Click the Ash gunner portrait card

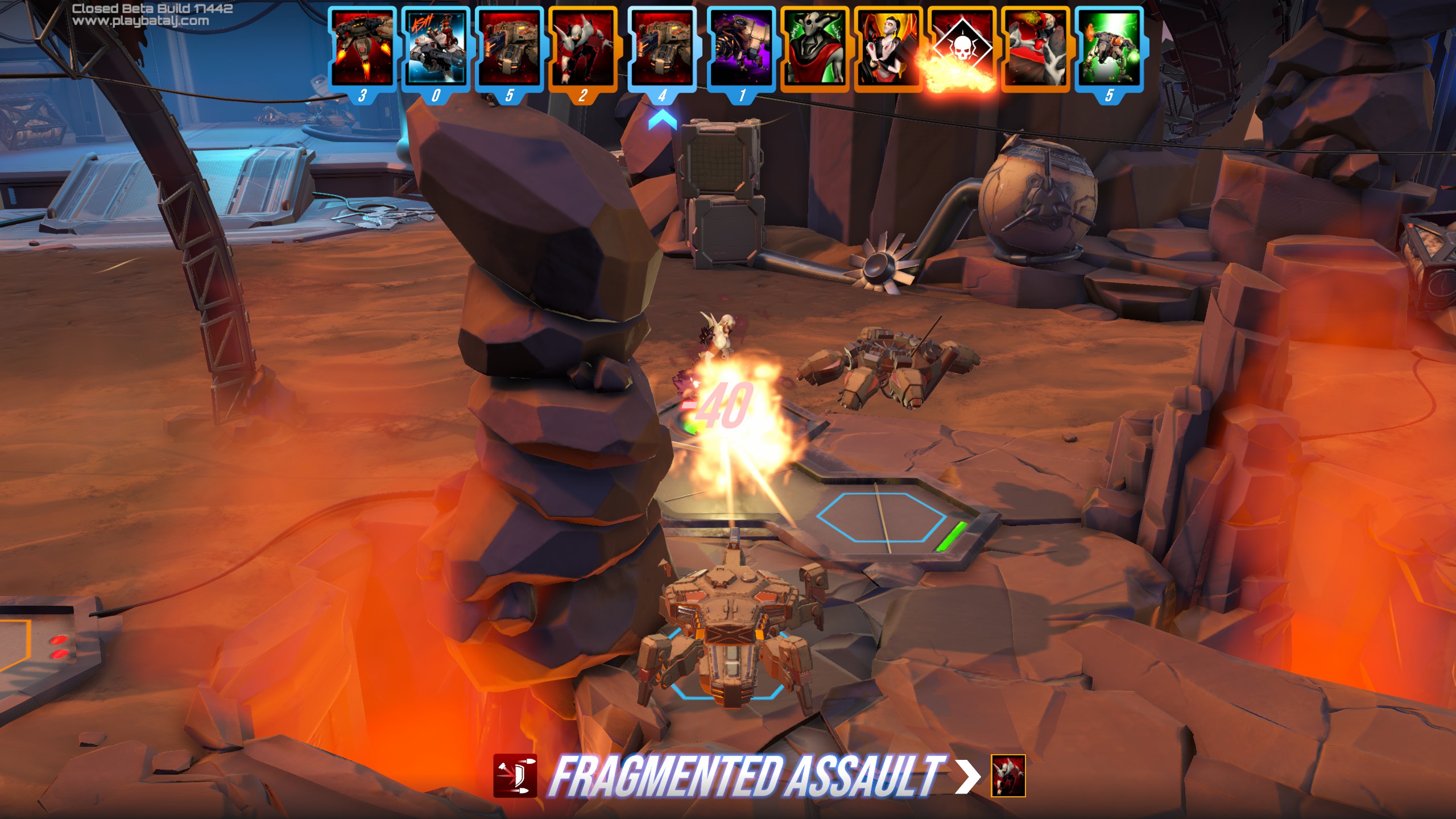(x=435, y=49)
